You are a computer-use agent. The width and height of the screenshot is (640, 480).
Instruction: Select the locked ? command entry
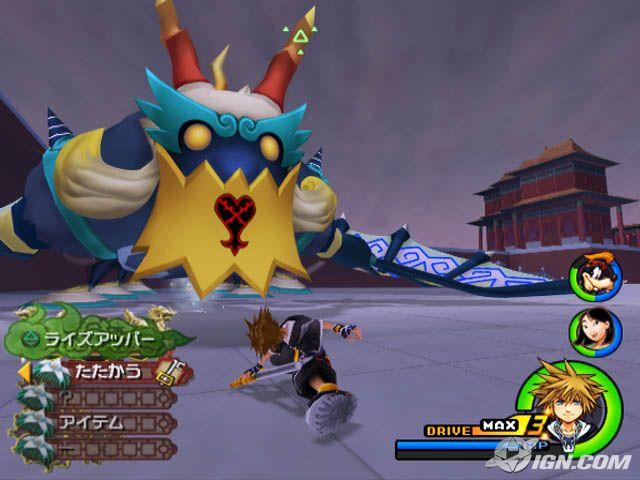tap(98, 397)
